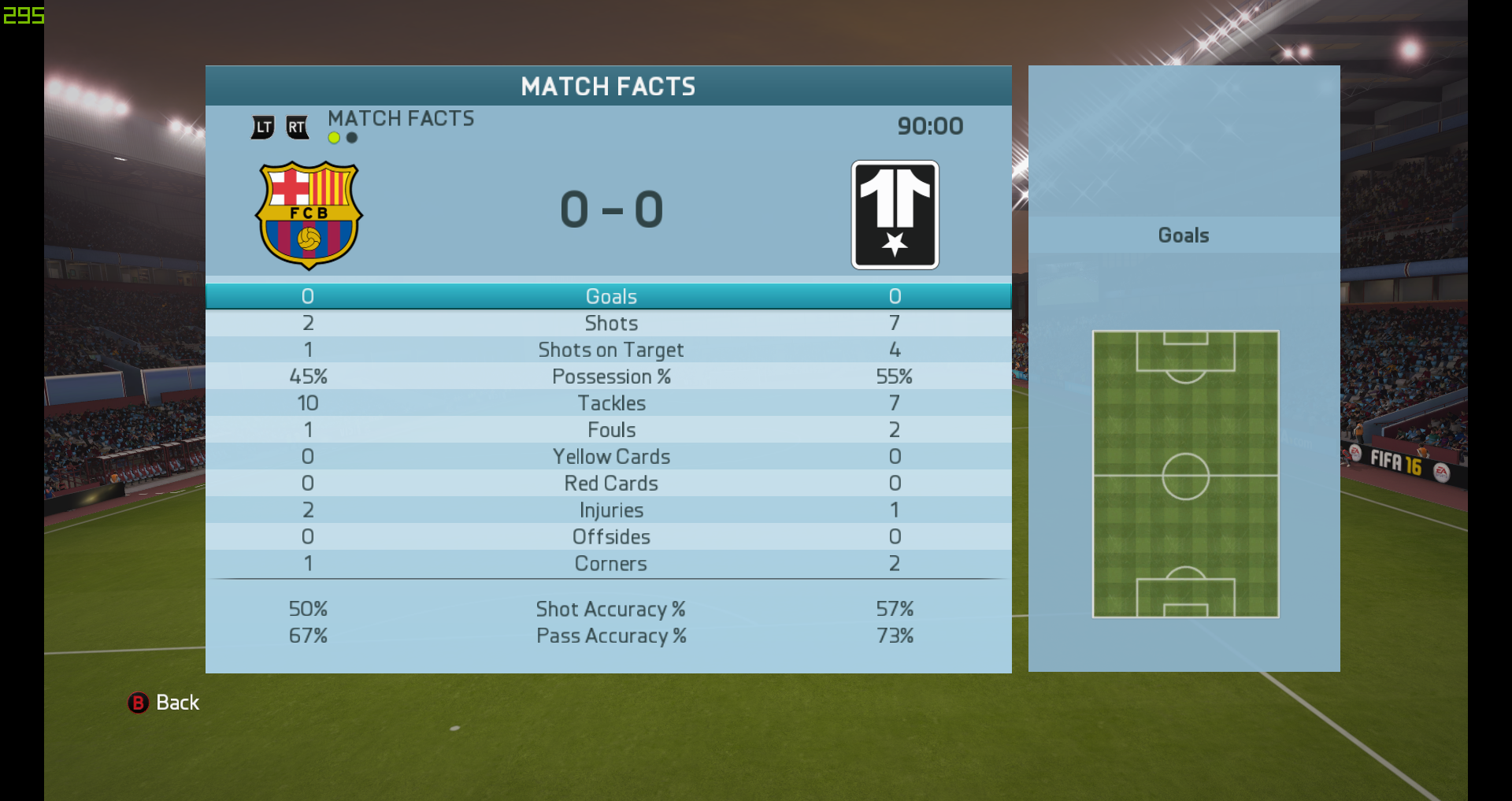Image resolution: width=1512 pixels, height=801 pixels.
Task: Switch to the second Match Facts page dot
Action: 352,138
